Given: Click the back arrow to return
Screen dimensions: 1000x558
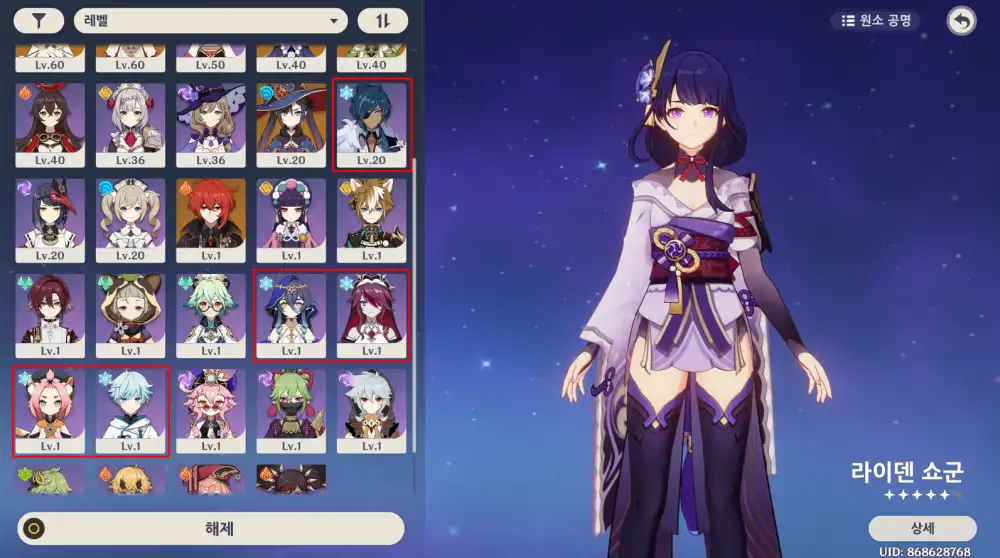Looking at the screenshot, I should coord(961,21).
